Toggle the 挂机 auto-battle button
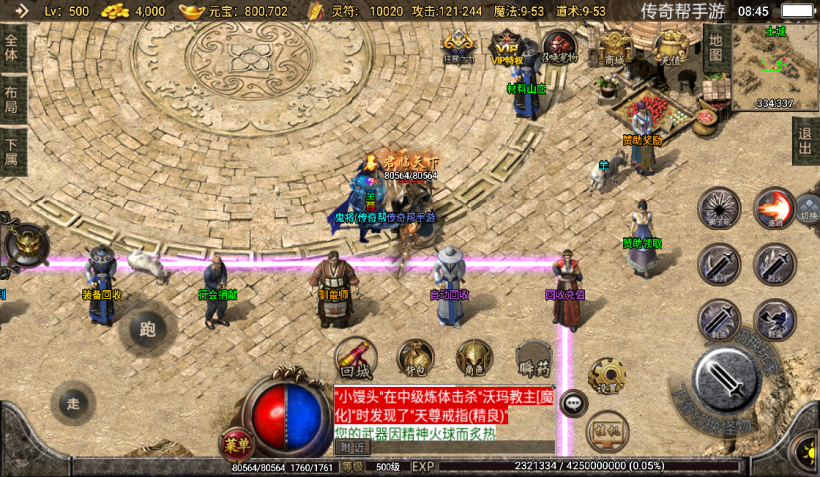Viewport: 820px width, 477px height. coord(606,428)
